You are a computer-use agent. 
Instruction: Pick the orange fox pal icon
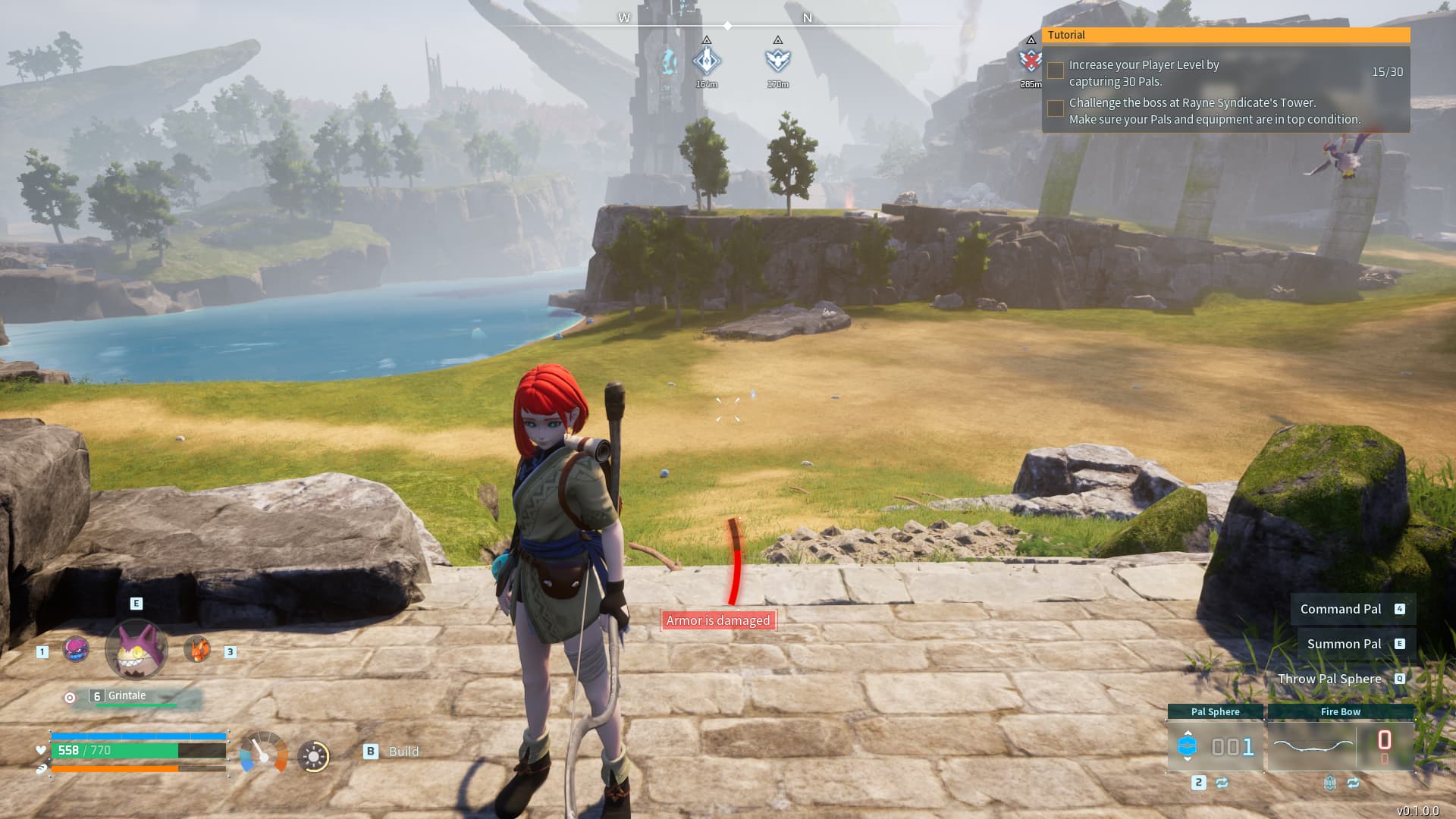pyautogui.click(x=197, y=650)
